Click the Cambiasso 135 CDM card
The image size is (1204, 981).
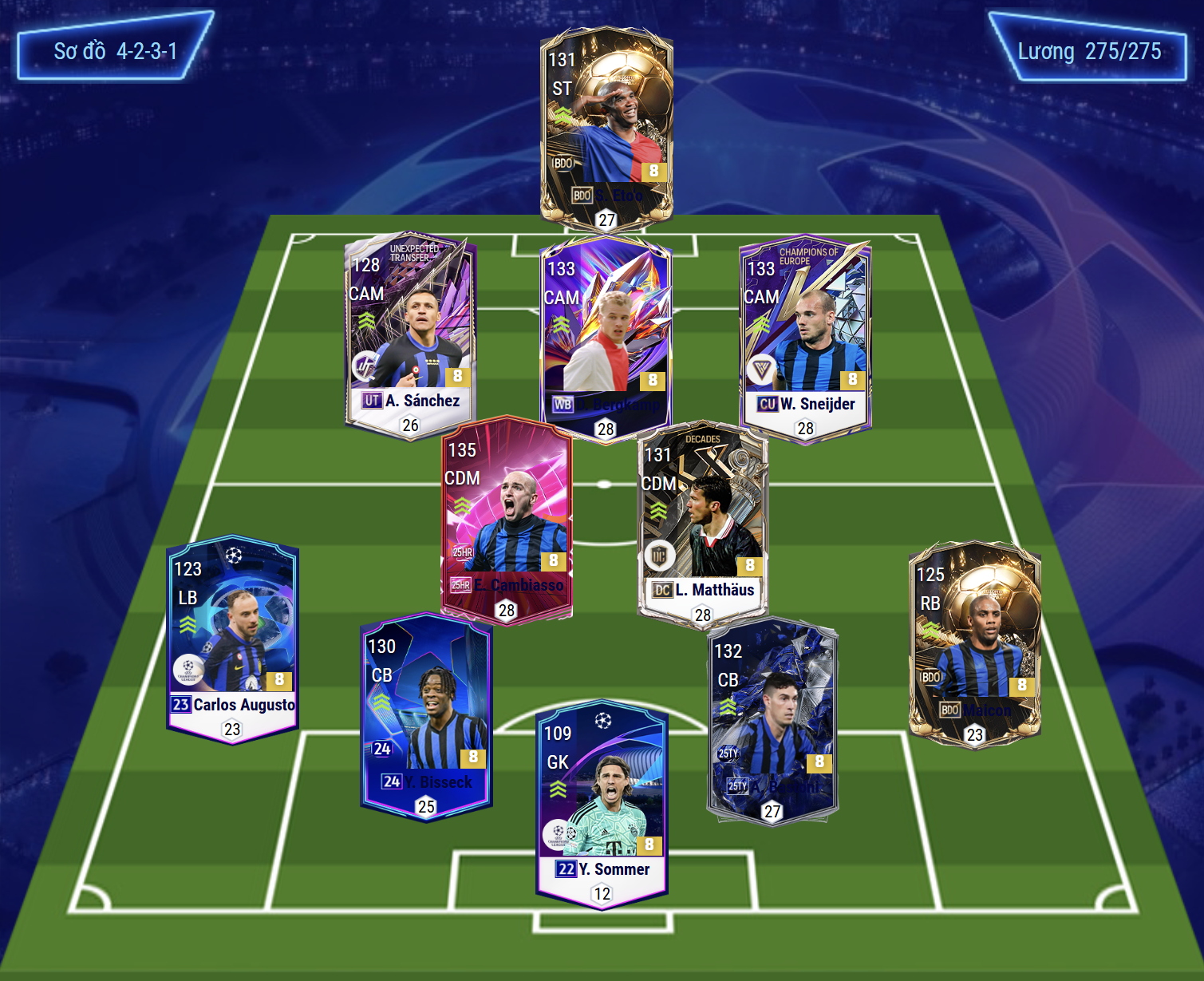(x=507, y=519)
